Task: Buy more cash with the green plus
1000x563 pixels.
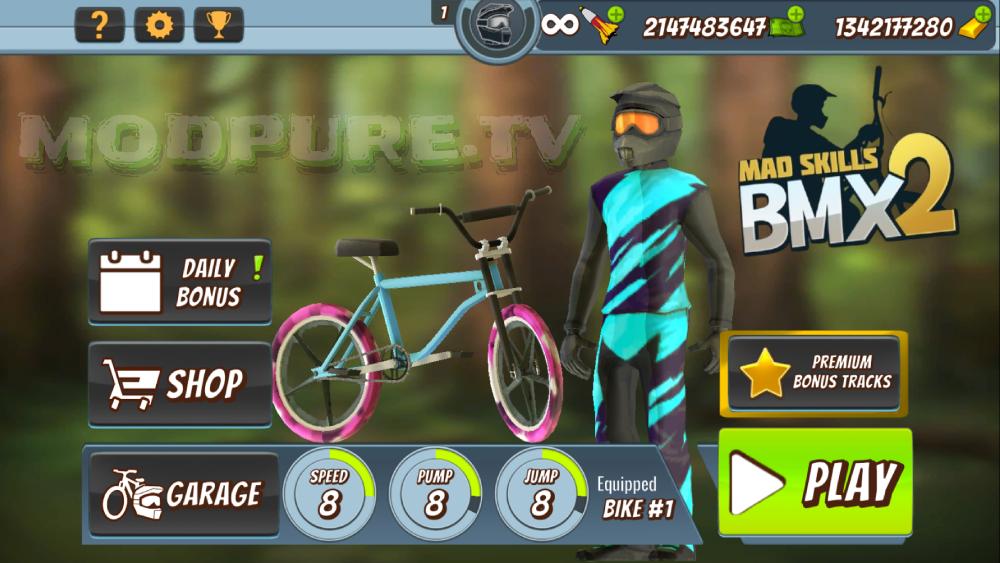Action: [796, 14]
